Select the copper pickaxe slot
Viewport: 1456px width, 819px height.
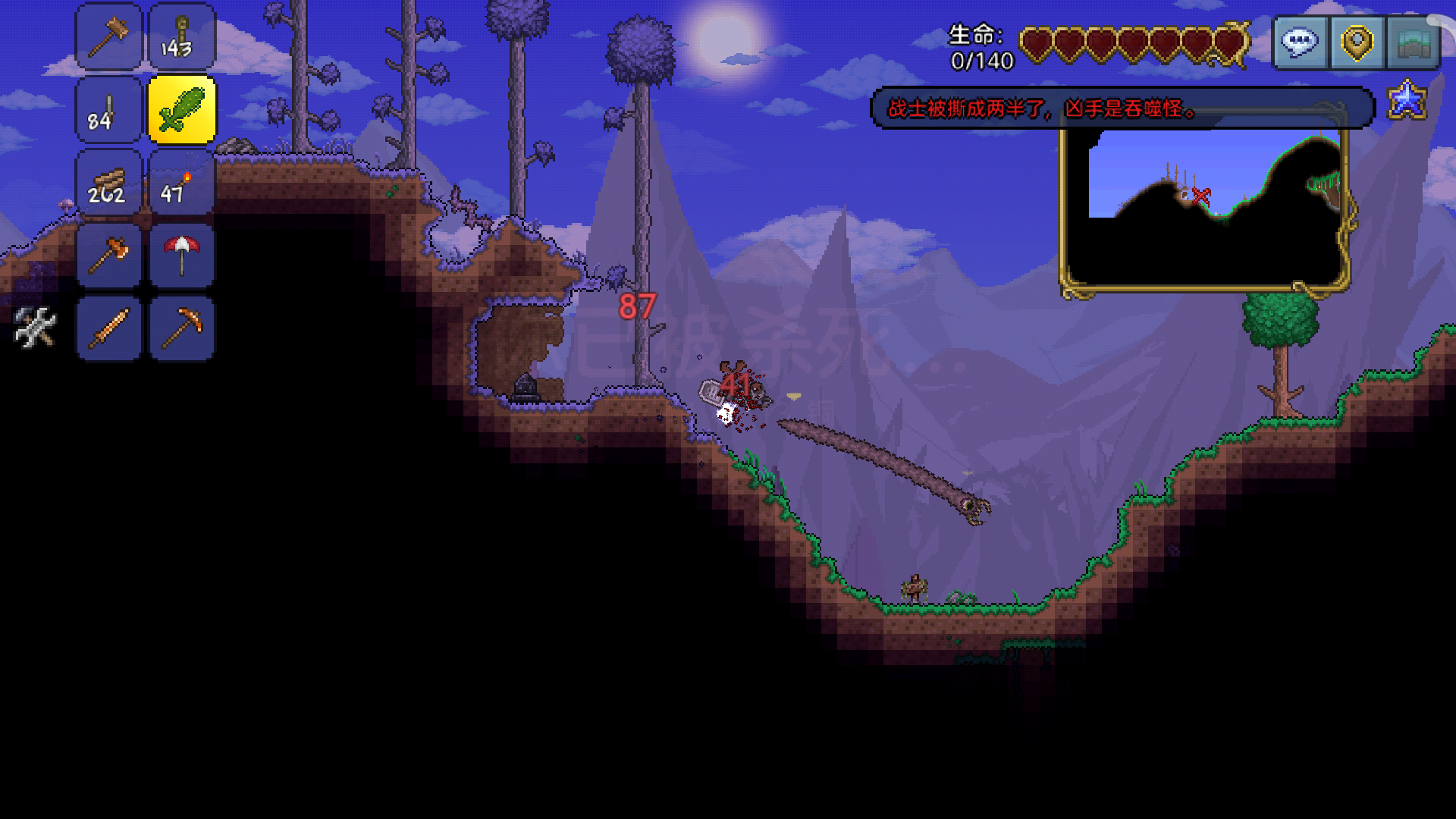pyautogui.click(x=182, y=328)
